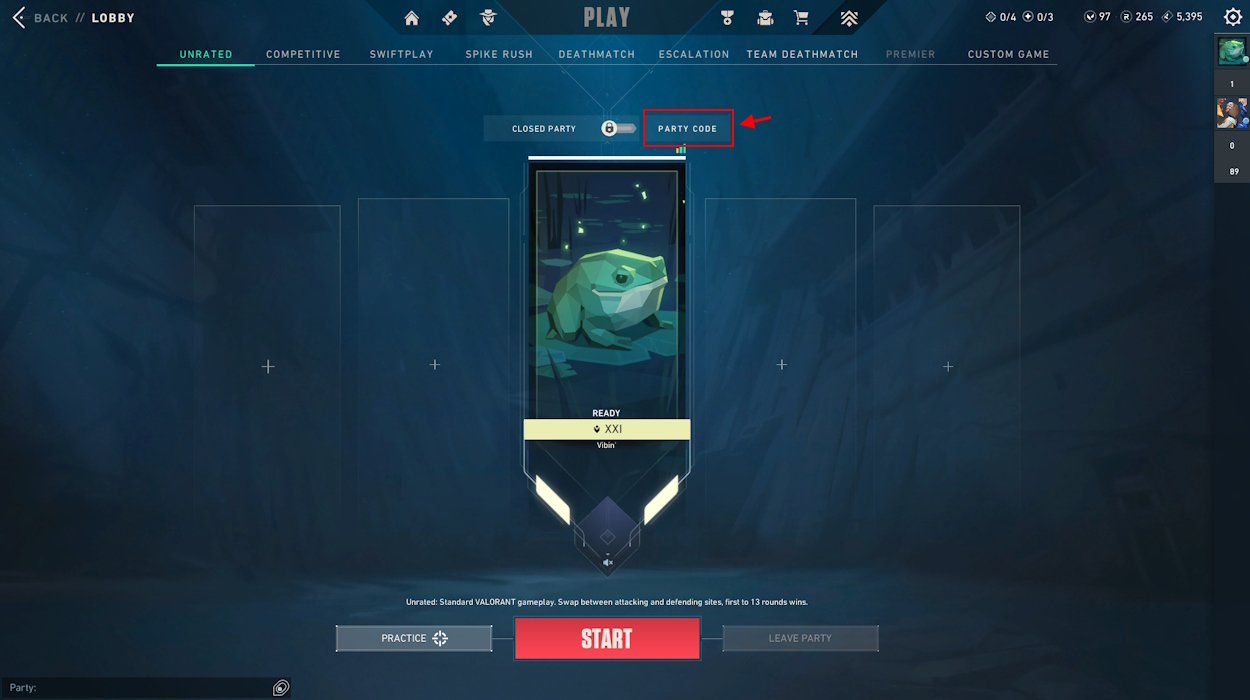Select the Unrated tab
1250x700 pixels.
click(x=206, y=54)
